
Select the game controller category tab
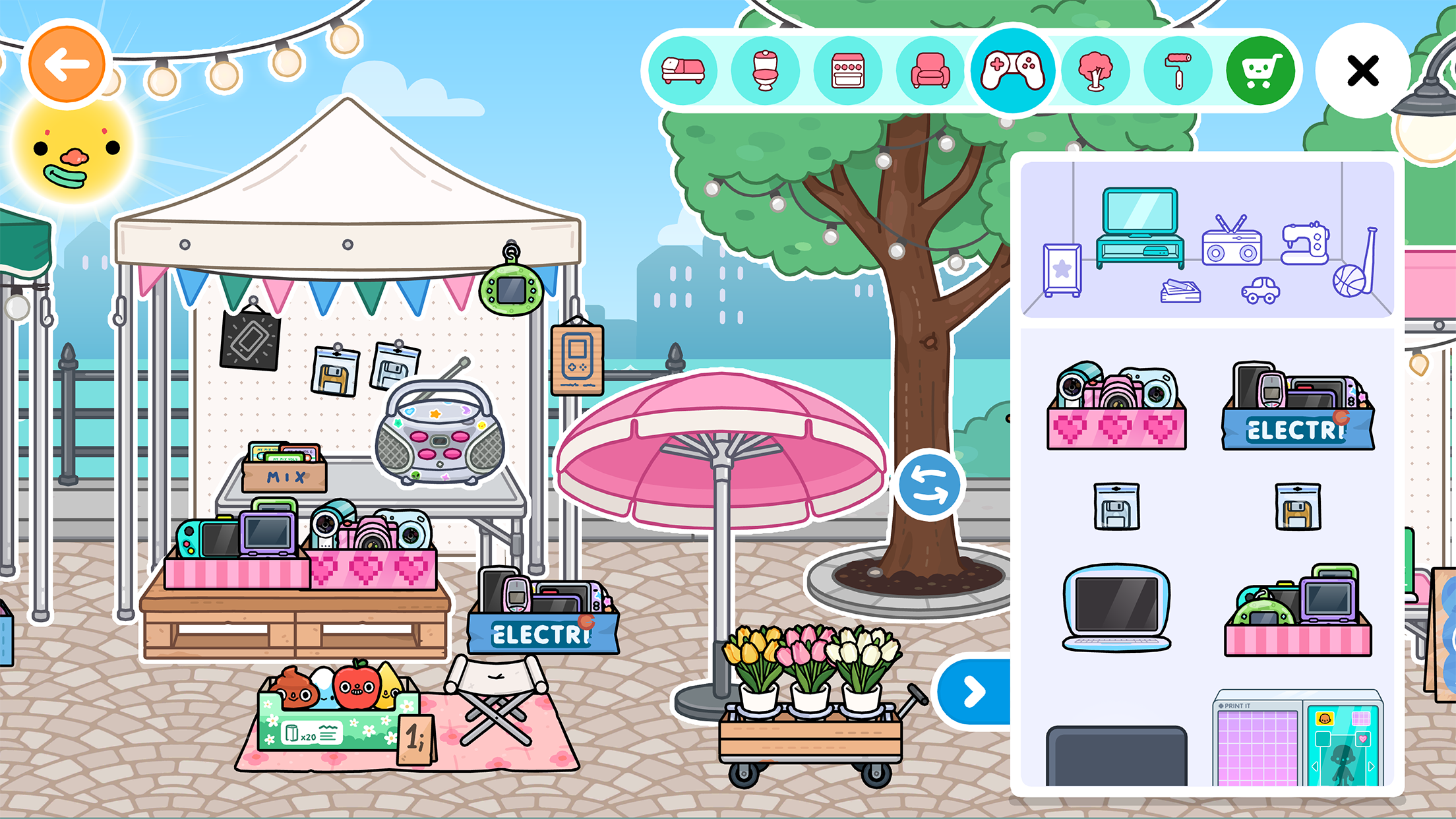[1013, 69]
